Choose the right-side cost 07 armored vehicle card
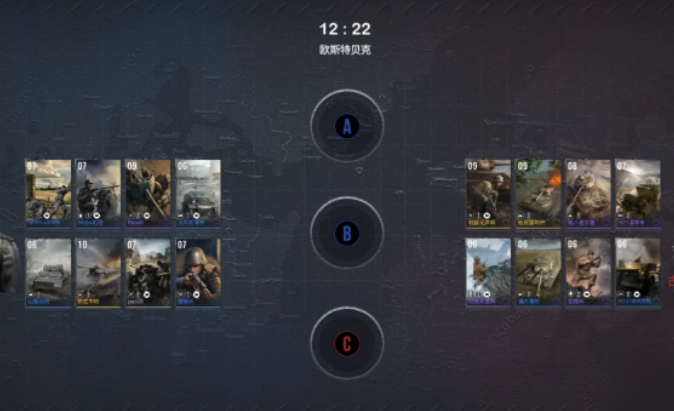The height and width of the screenshot is (411, 674). [x=637, y=190]
